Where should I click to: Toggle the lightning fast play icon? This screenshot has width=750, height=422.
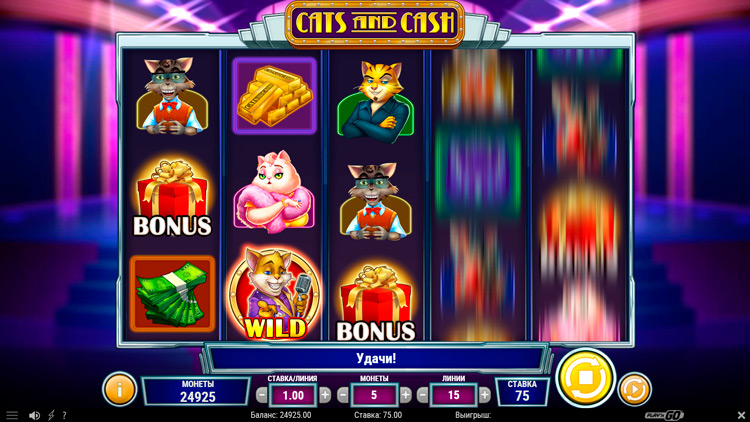pos(51,415)
